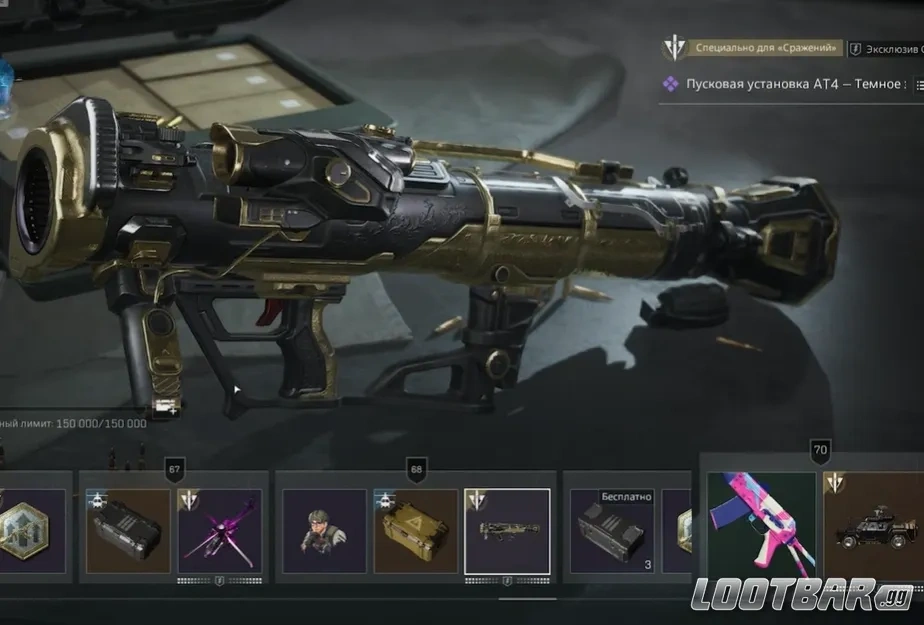Select the hexagonal building emblem reward
Viewport: 924px width, 625px height.
[32, 530]
